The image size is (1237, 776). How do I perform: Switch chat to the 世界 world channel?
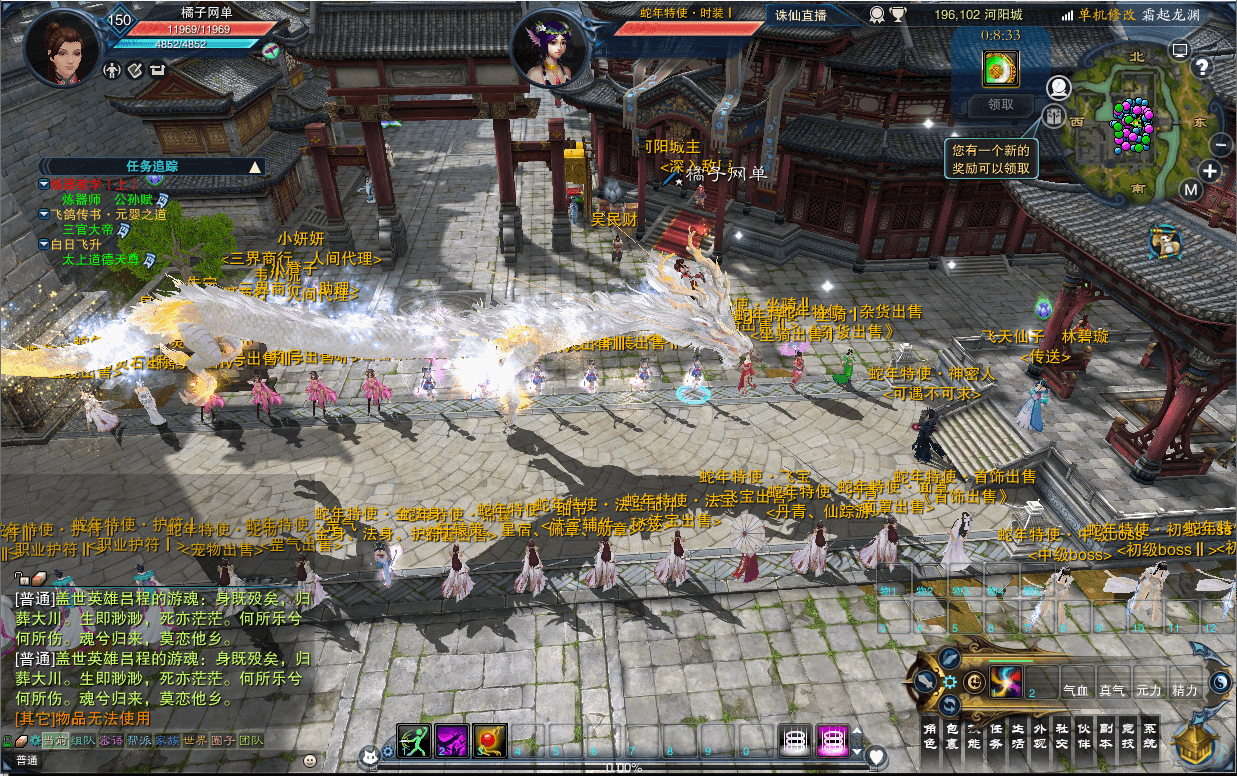[194, 741]
